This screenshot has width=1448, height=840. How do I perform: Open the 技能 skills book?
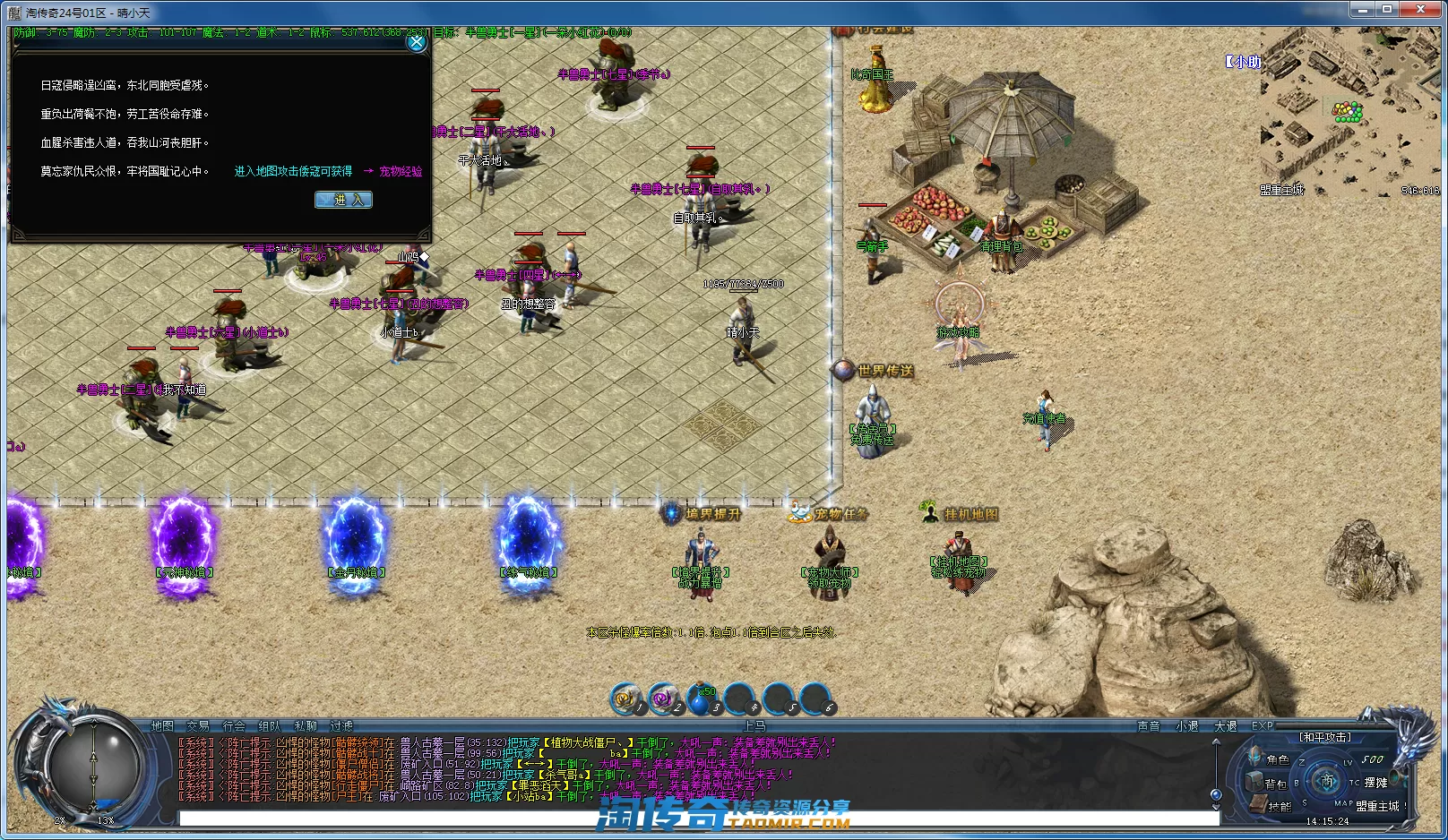[x=1279, y=807]
